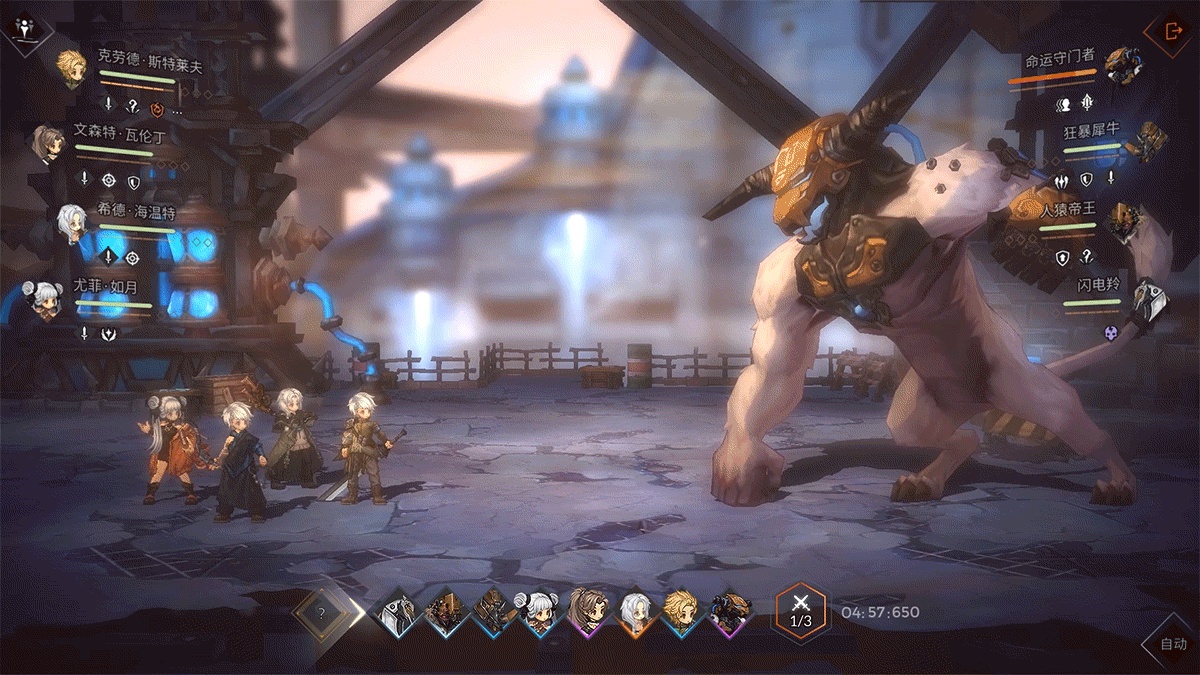
Task: Select 尤菲·如月 portrait in party list
Action: (46, 299)
